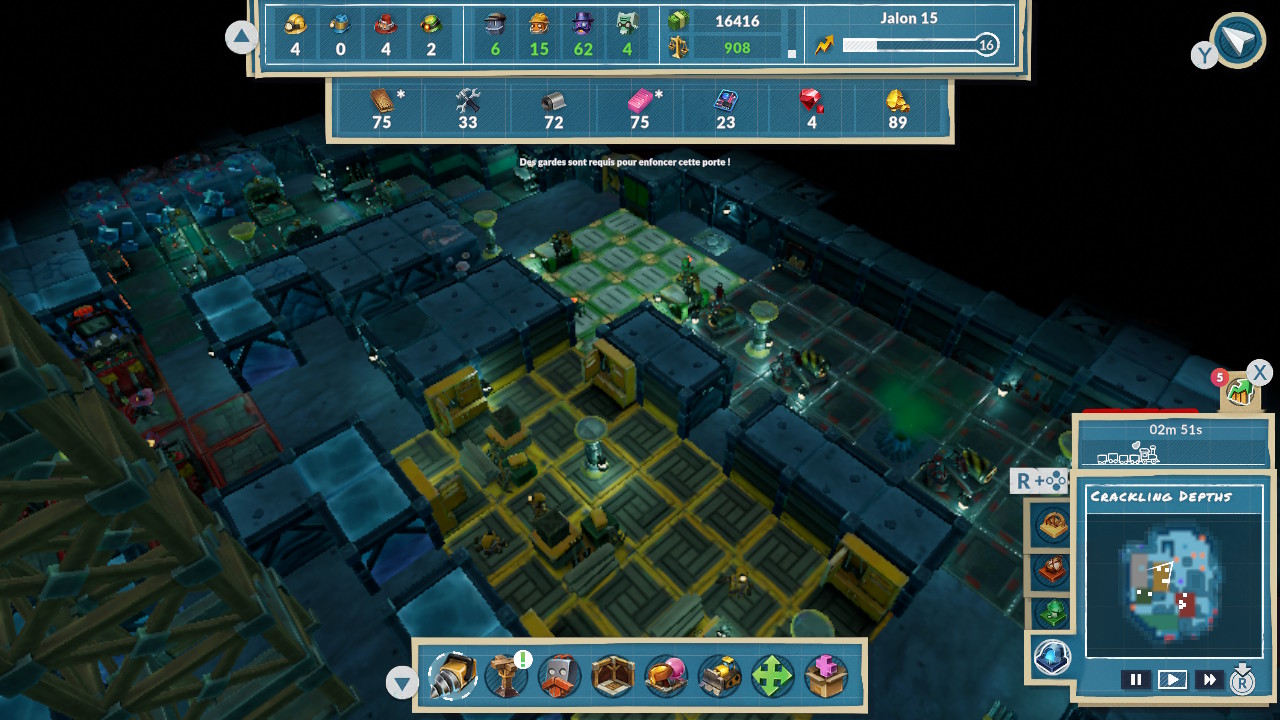Set game speed to normal play
Viewport: 1280px width, 720px height.
point(1172,680)
